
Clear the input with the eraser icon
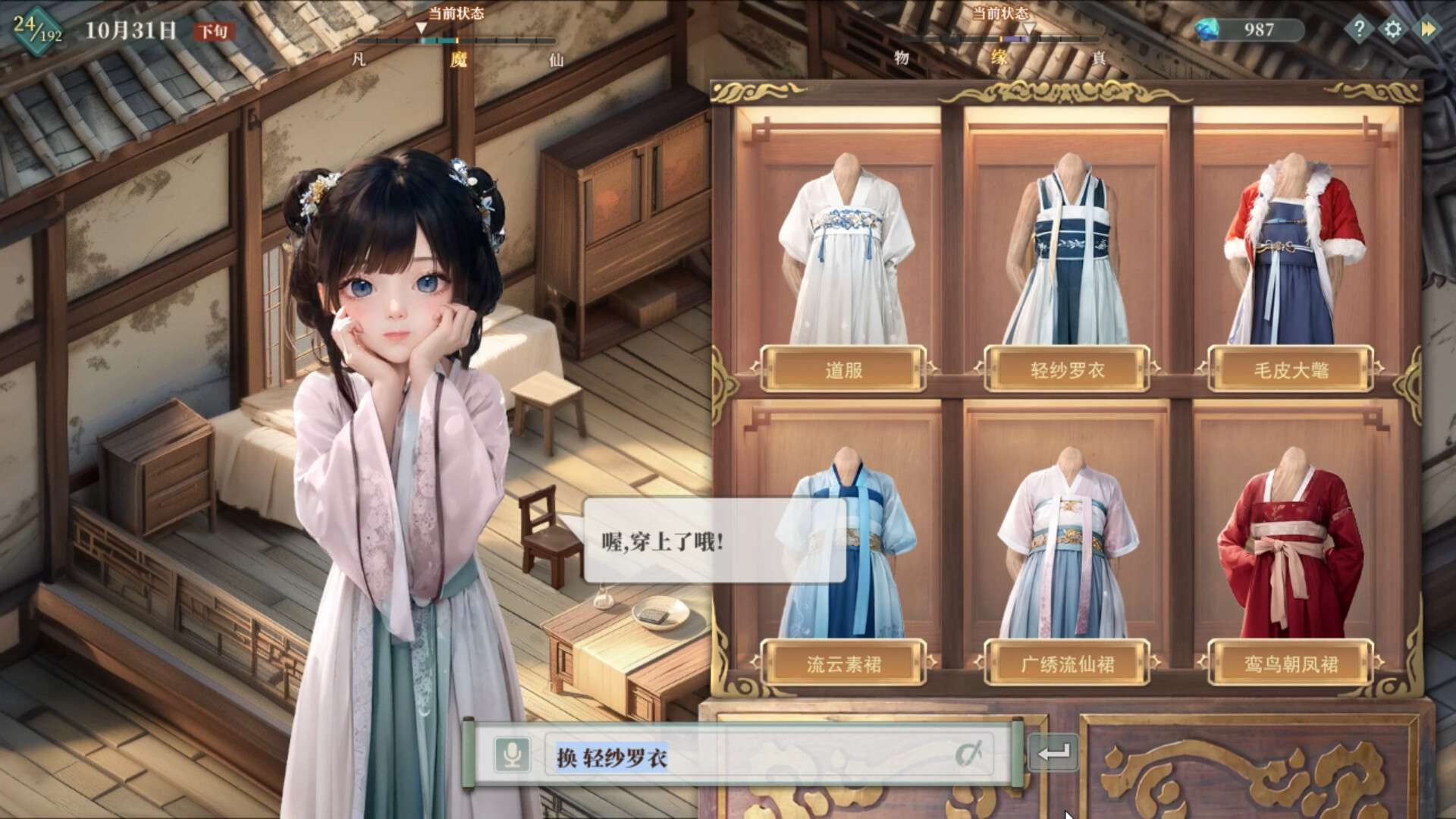pos(968,755)
